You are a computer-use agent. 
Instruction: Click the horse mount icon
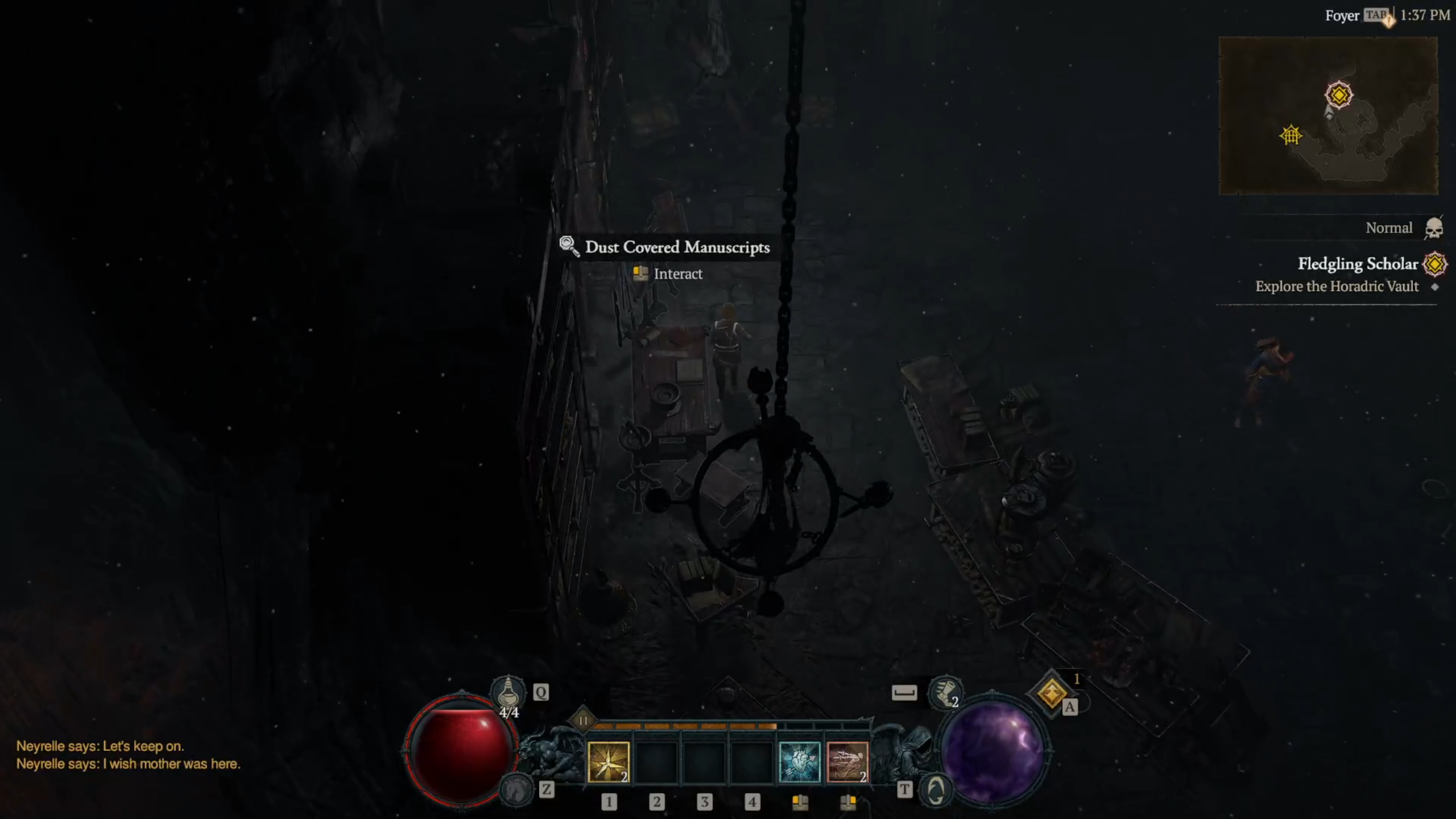pos(515,789)
